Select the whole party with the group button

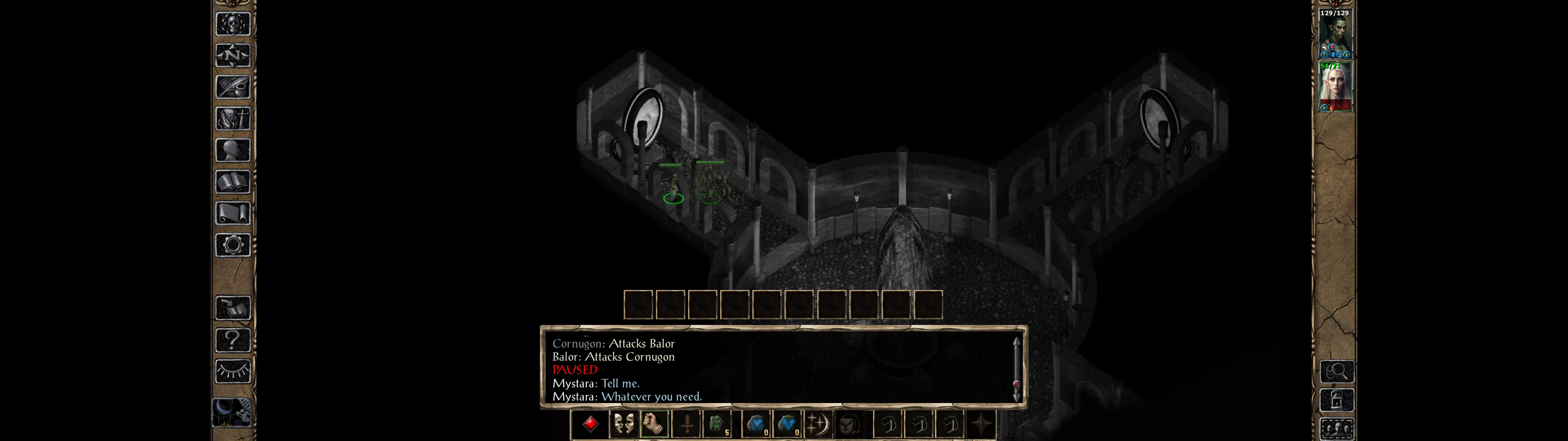(x=1336, y=429)
